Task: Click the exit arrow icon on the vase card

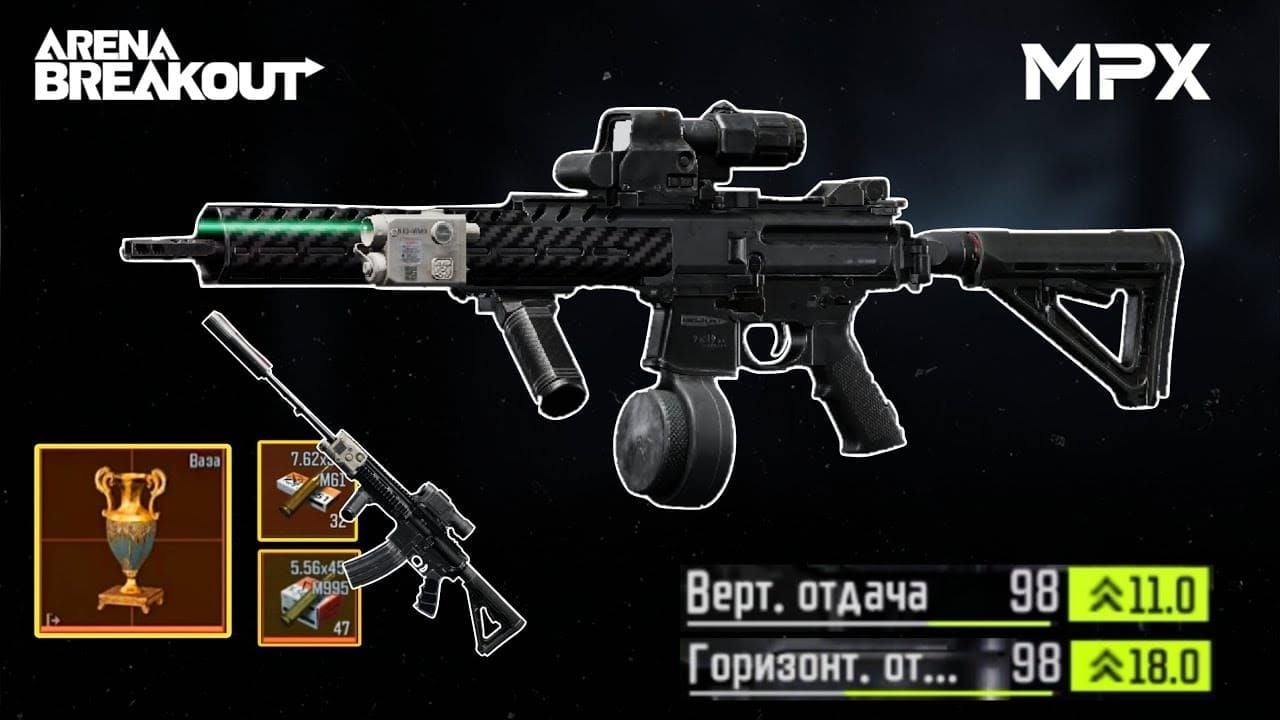Action: (x=53, y=620)
